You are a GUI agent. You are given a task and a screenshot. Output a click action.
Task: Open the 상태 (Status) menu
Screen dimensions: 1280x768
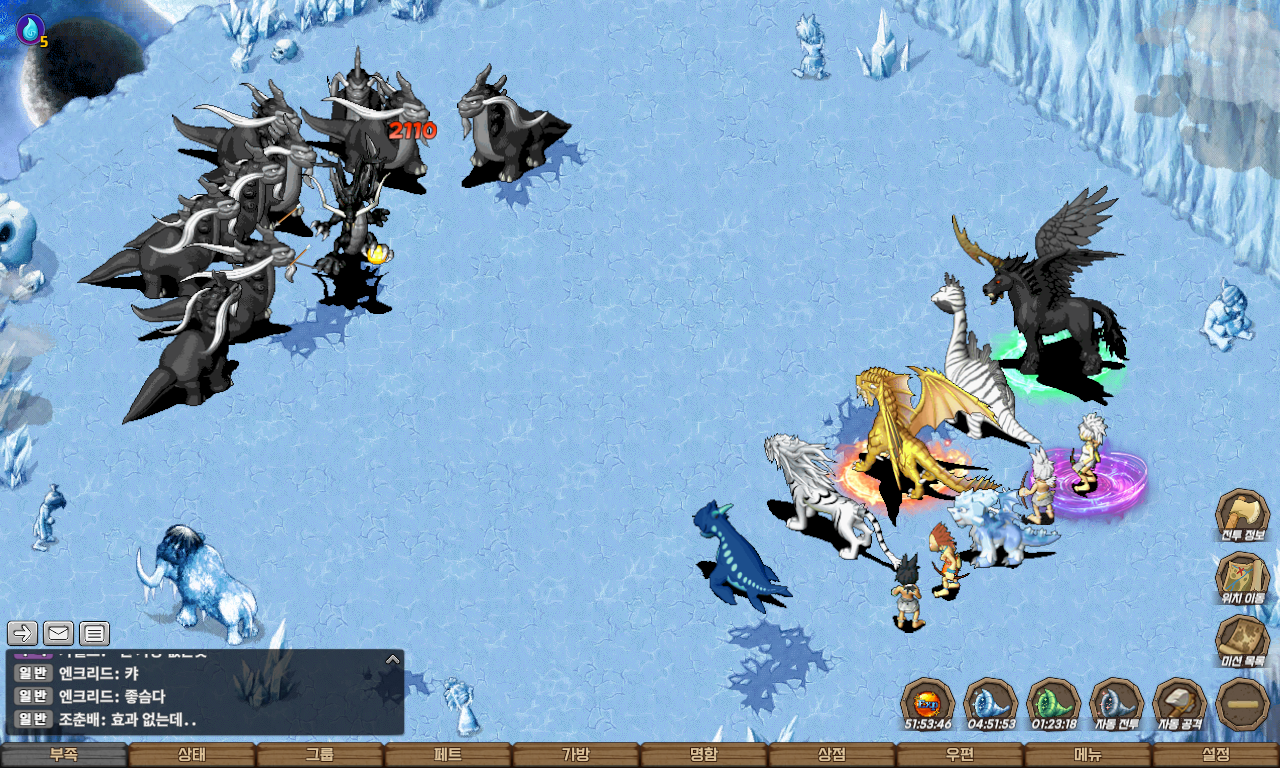tap(192, 755)
